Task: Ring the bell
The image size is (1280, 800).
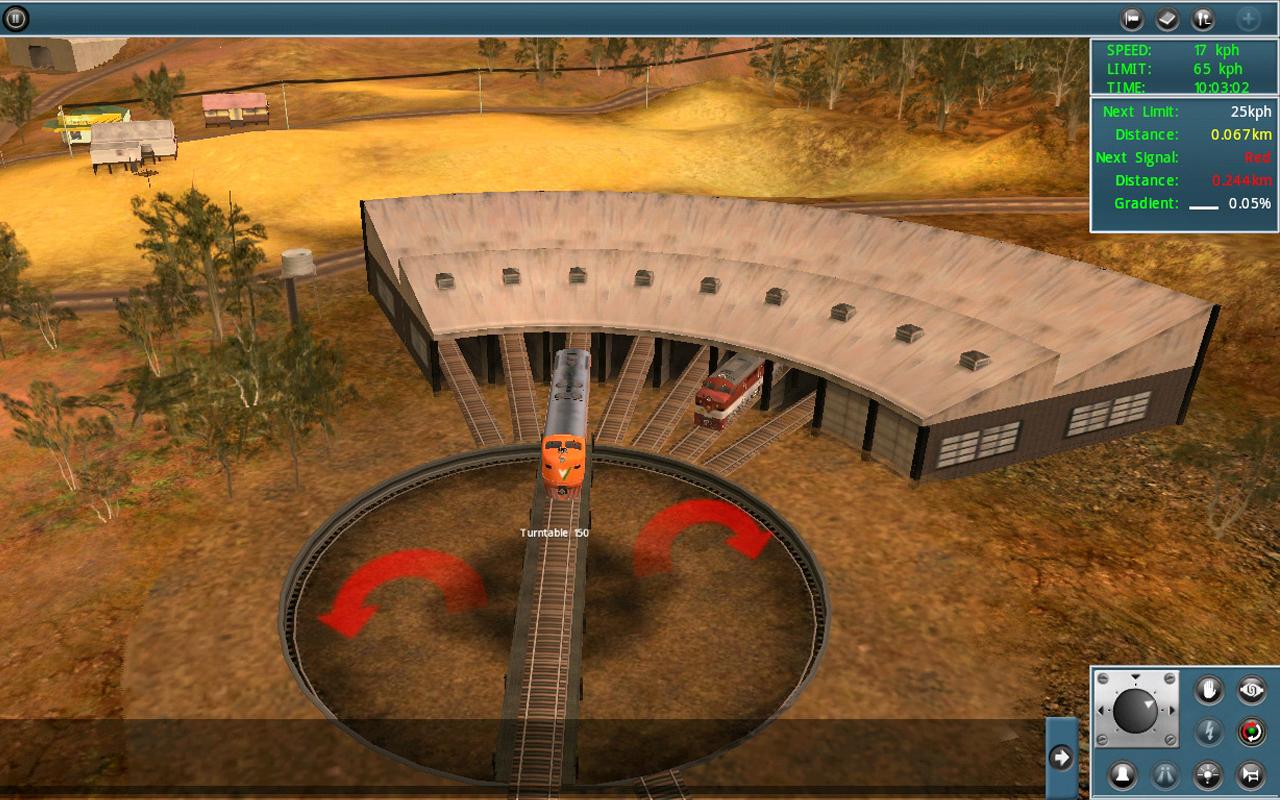Action: point(1122,775)
